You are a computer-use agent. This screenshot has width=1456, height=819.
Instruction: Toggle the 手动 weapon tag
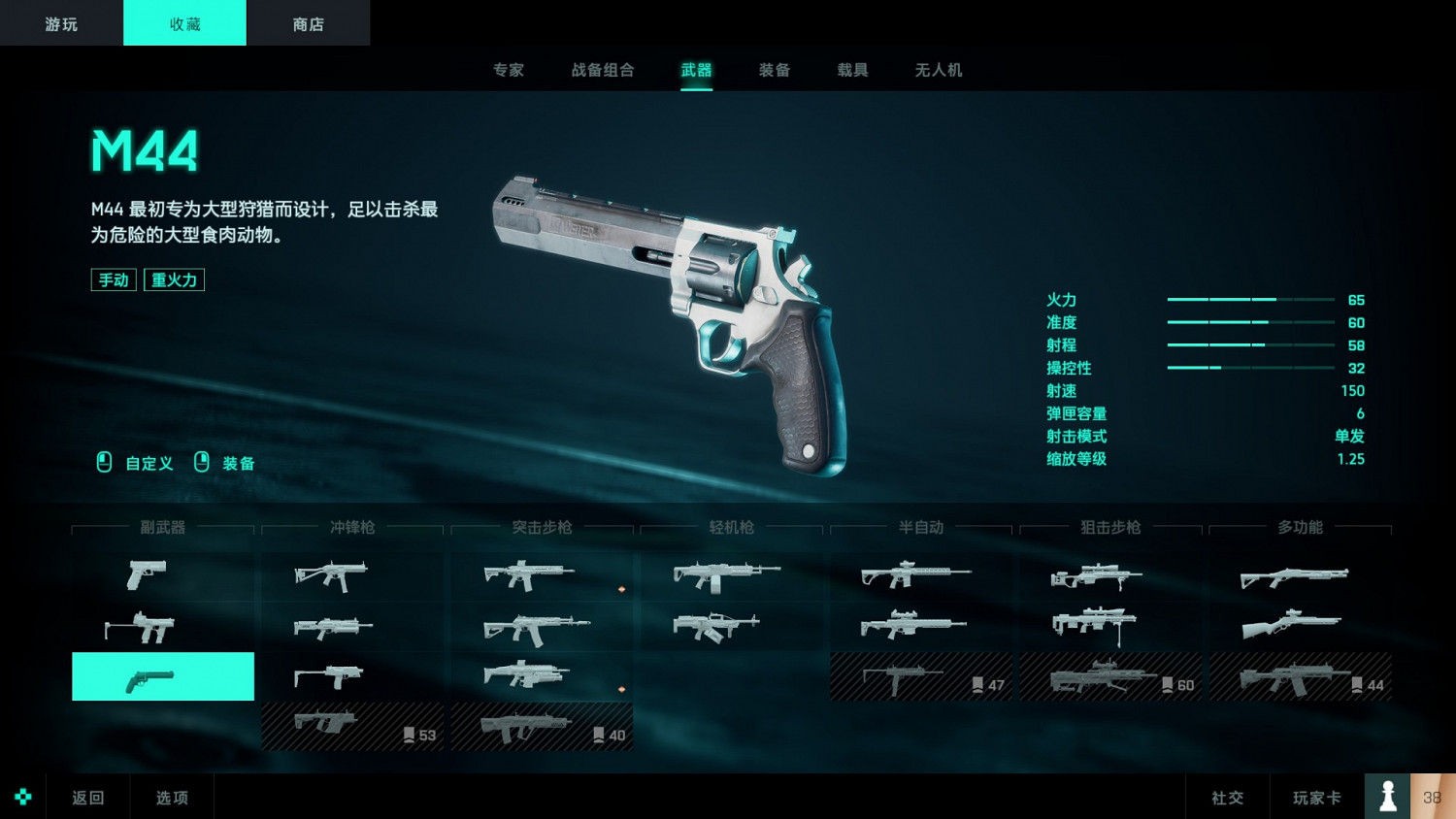coord(114,279)
